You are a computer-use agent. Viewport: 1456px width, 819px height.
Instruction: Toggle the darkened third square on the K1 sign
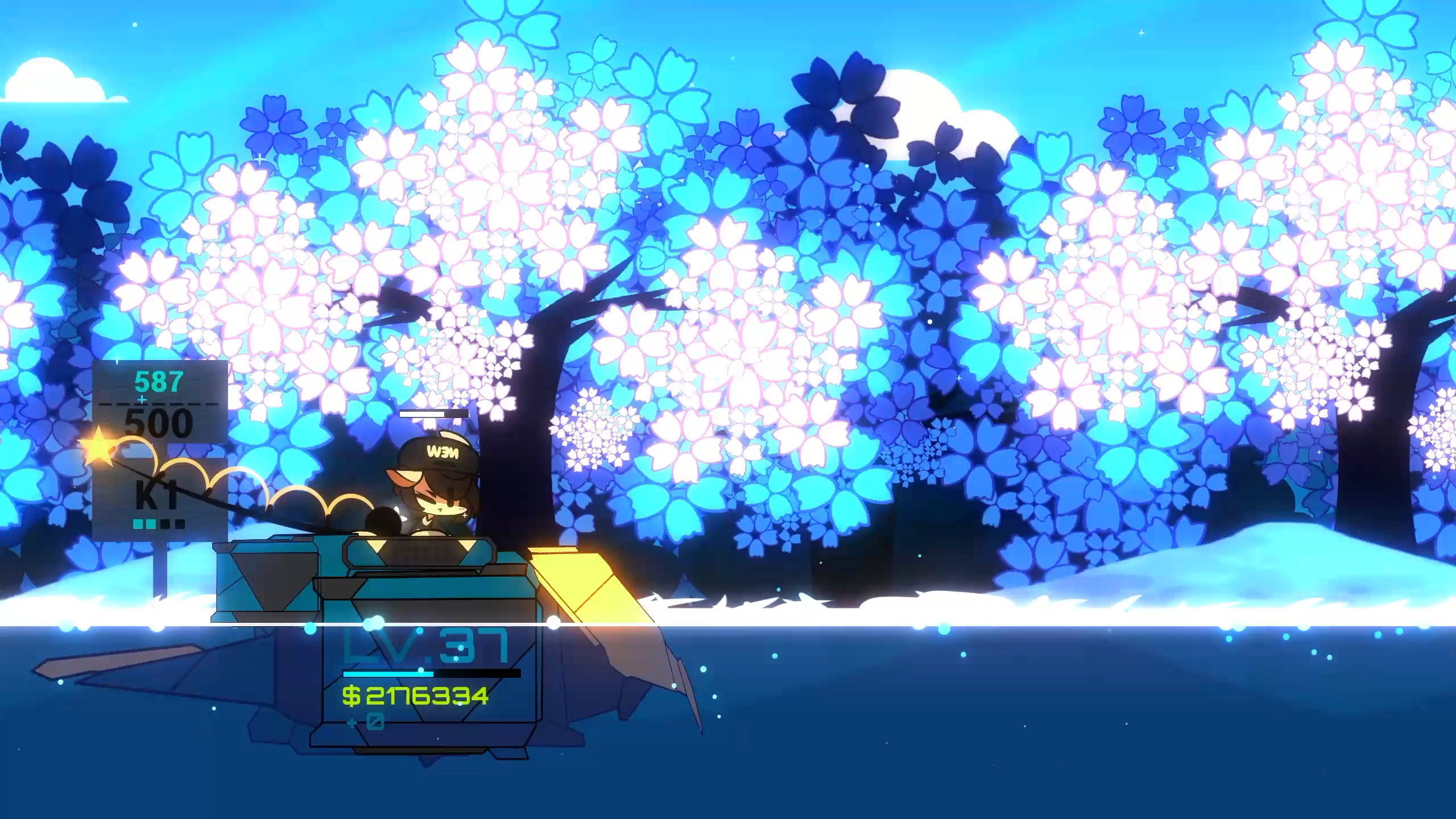click(x=164, y=523)
